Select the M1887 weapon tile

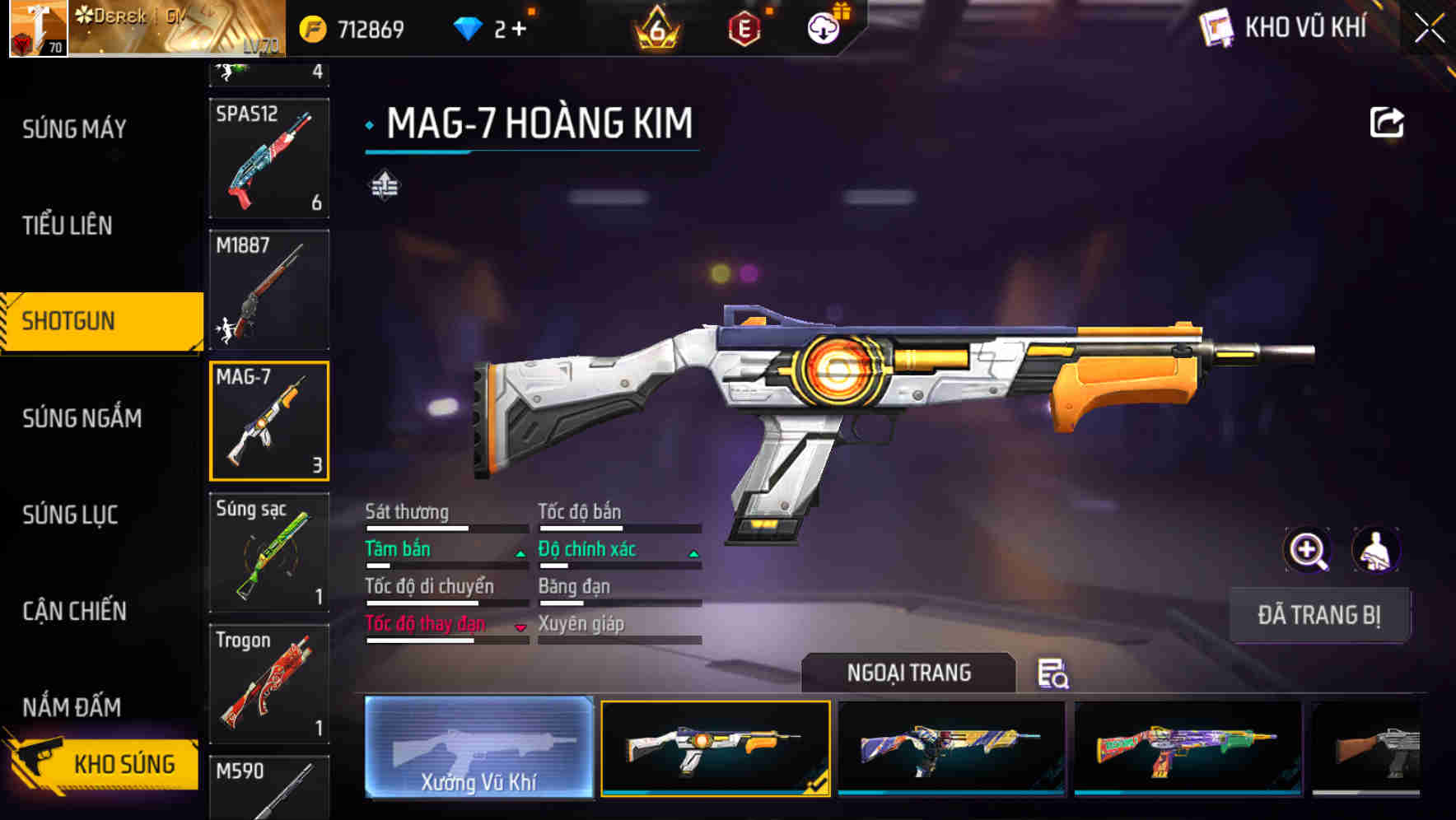pos(269,290)
